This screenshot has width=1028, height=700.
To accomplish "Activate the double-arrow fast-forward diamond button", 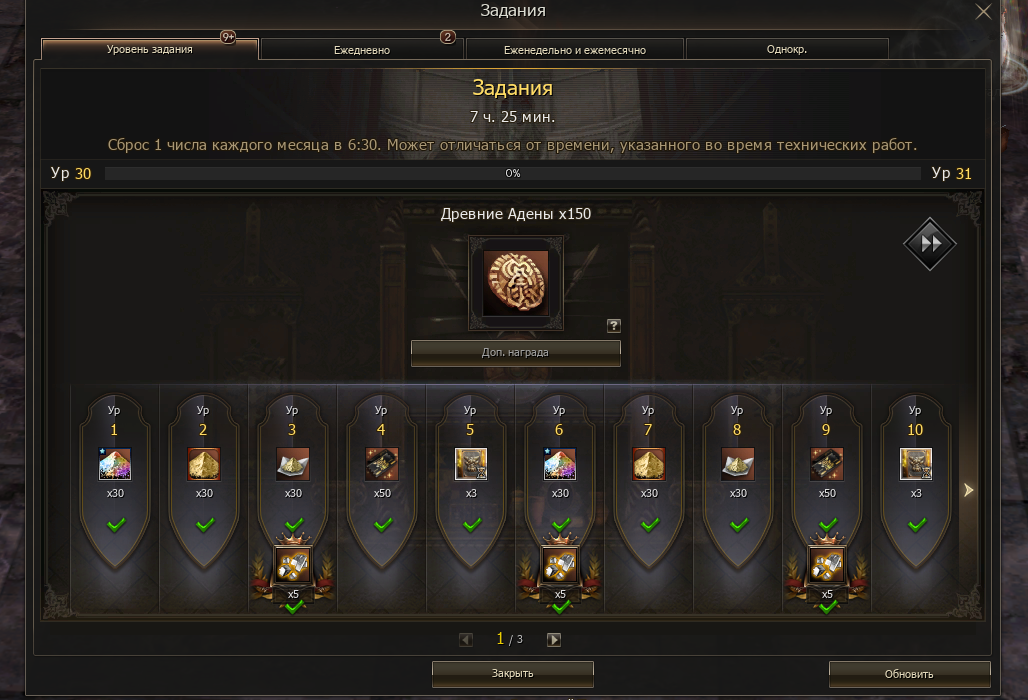I will tap(930, 244).
